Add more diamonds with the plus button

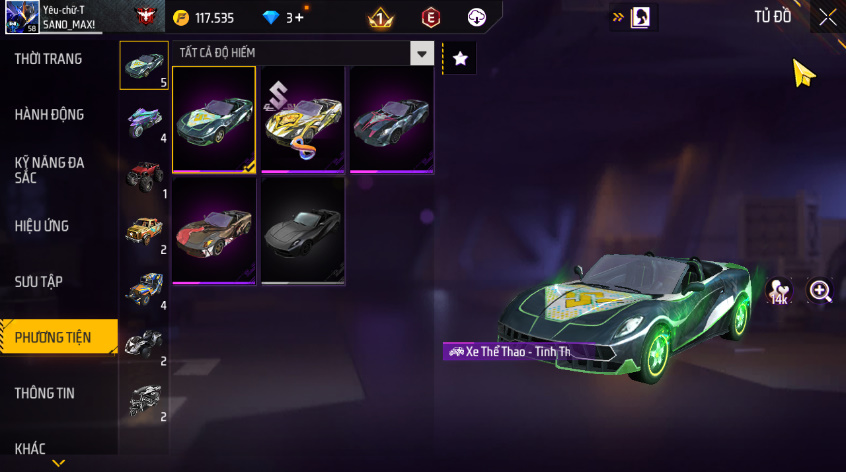coord(300,18)
